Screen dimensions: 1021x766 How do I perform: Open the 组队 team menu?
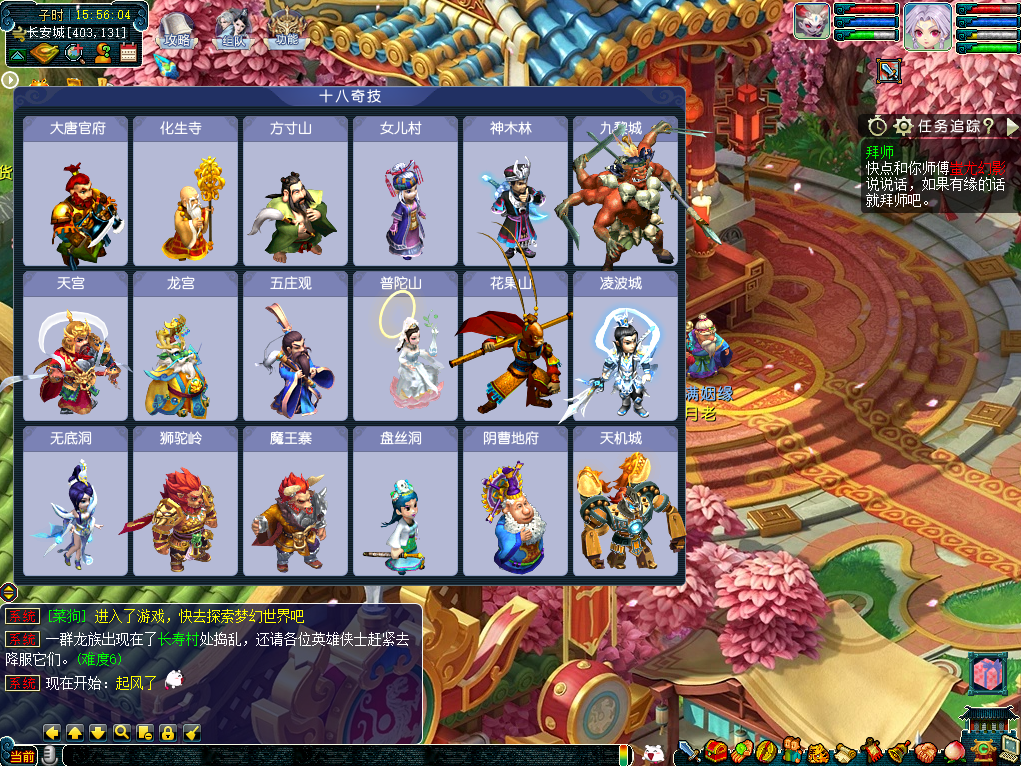coord(232,30)
